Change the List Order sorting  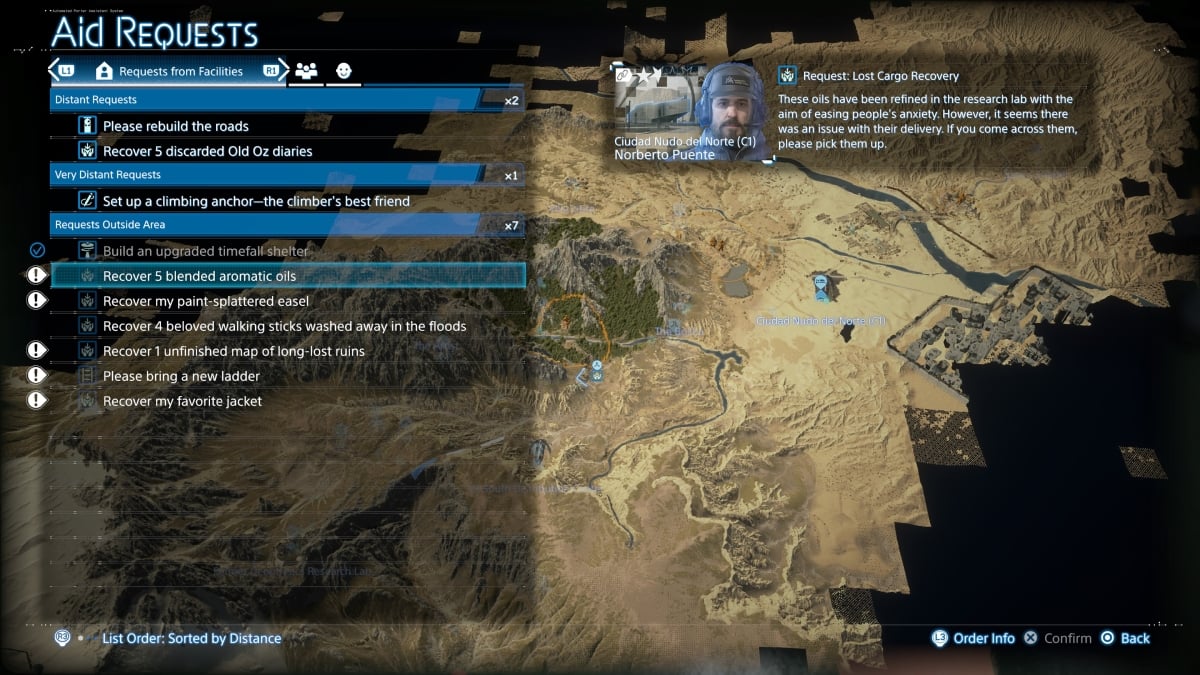pyautogui.click(x=191, y=638)
